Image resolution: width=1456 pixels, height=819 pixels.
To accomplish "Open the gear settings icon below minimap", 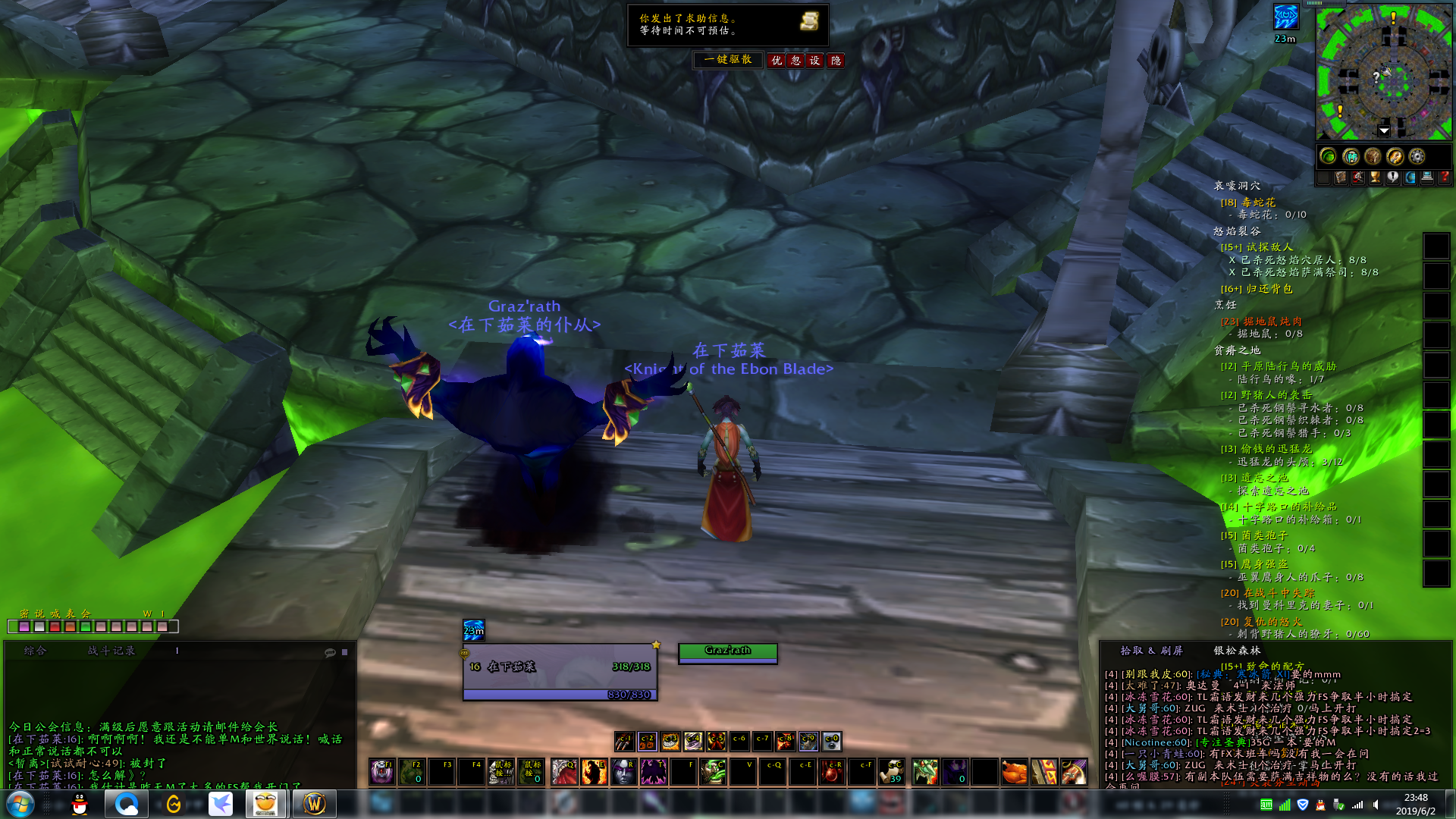I will (x=1417, y=156).
